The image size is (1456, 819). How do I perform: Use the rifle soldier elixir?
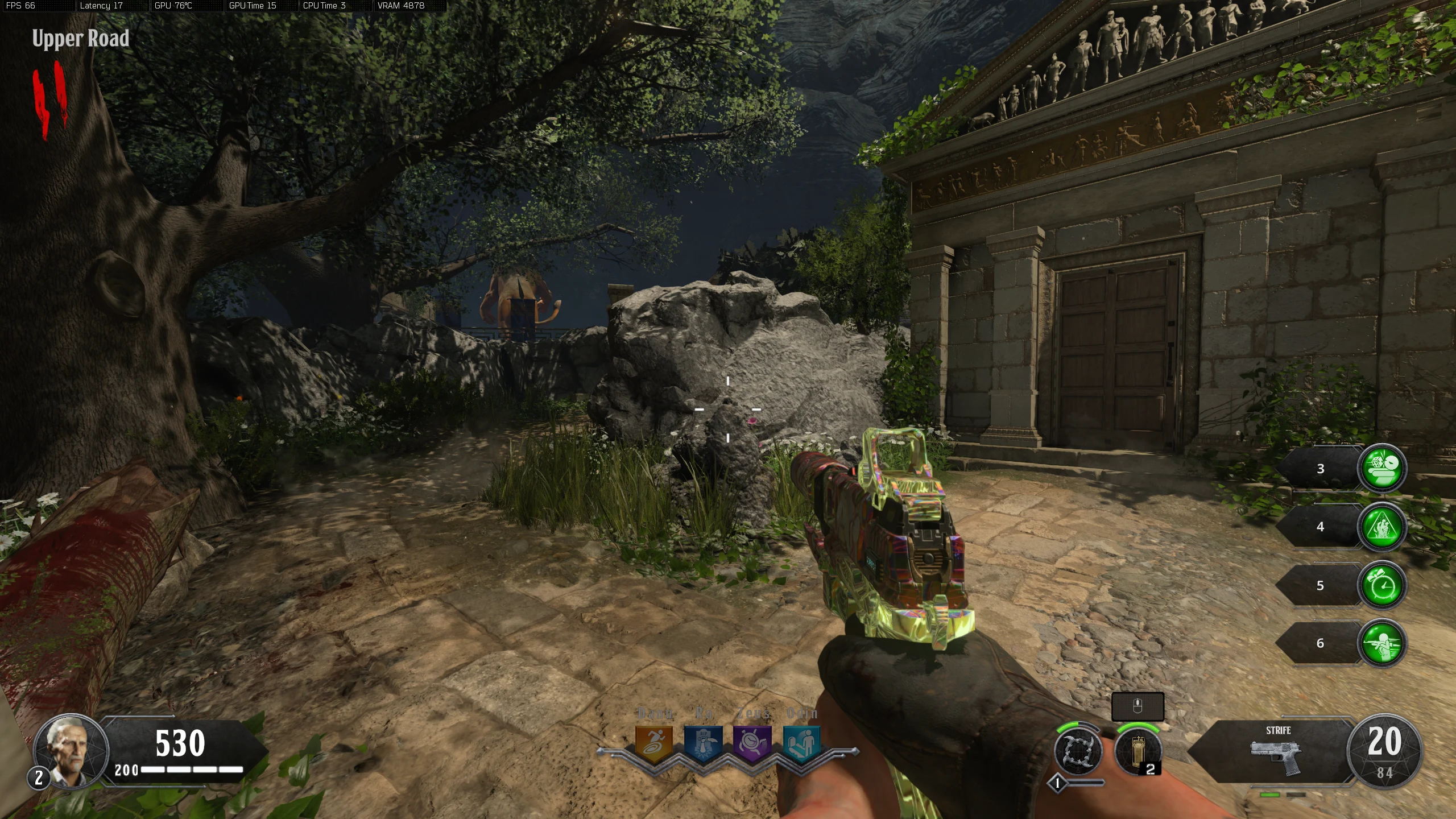[1382, 643]
